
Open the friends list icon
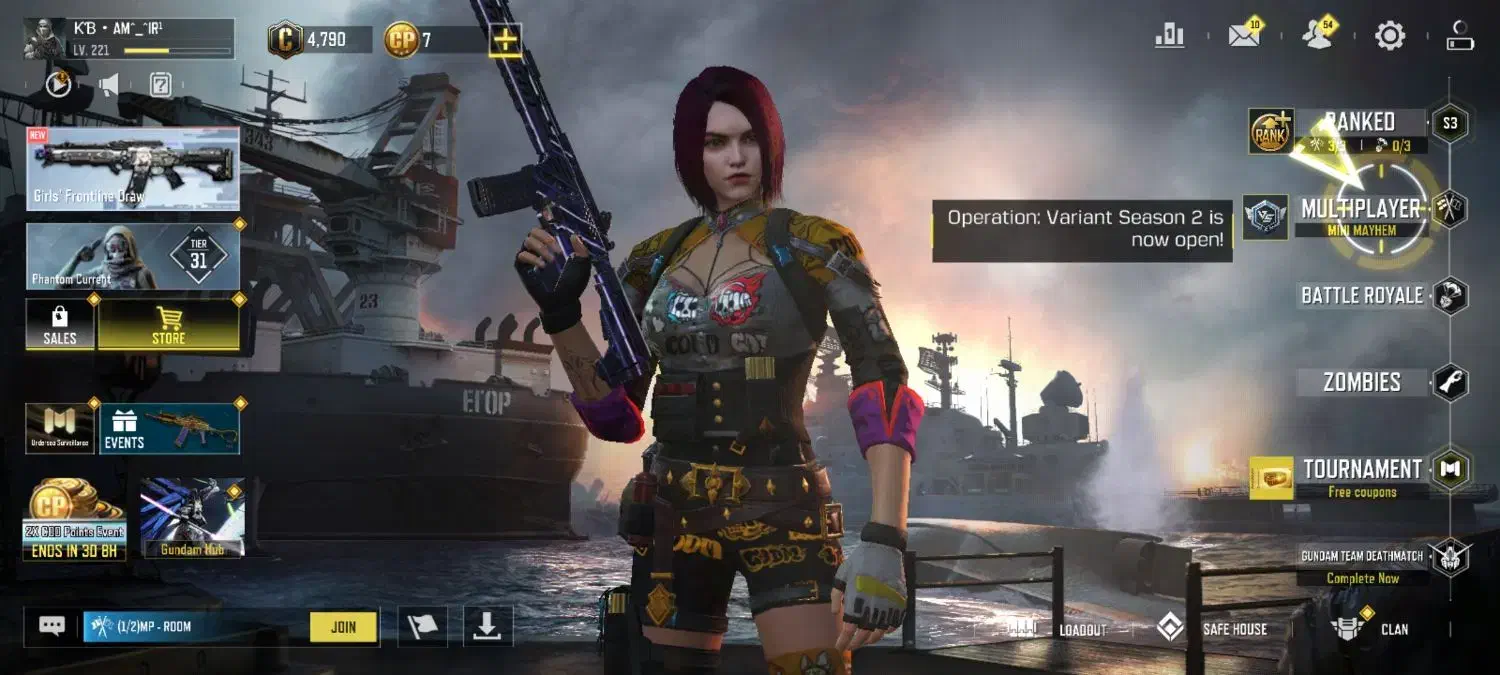pyautogui.click(x=1317, y=37)
